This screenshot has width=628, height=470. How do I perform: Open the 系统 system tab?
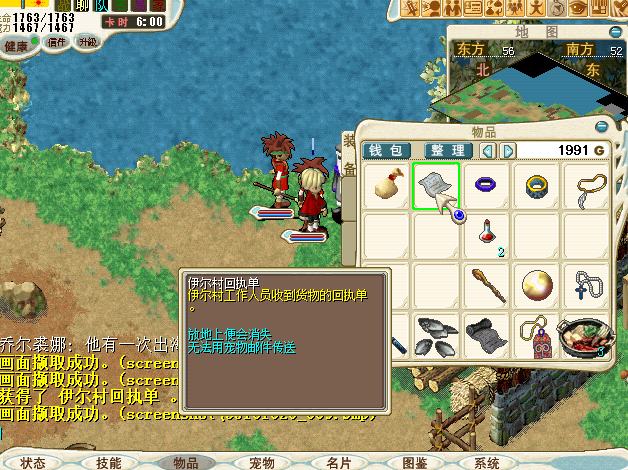tap(487, 463)
